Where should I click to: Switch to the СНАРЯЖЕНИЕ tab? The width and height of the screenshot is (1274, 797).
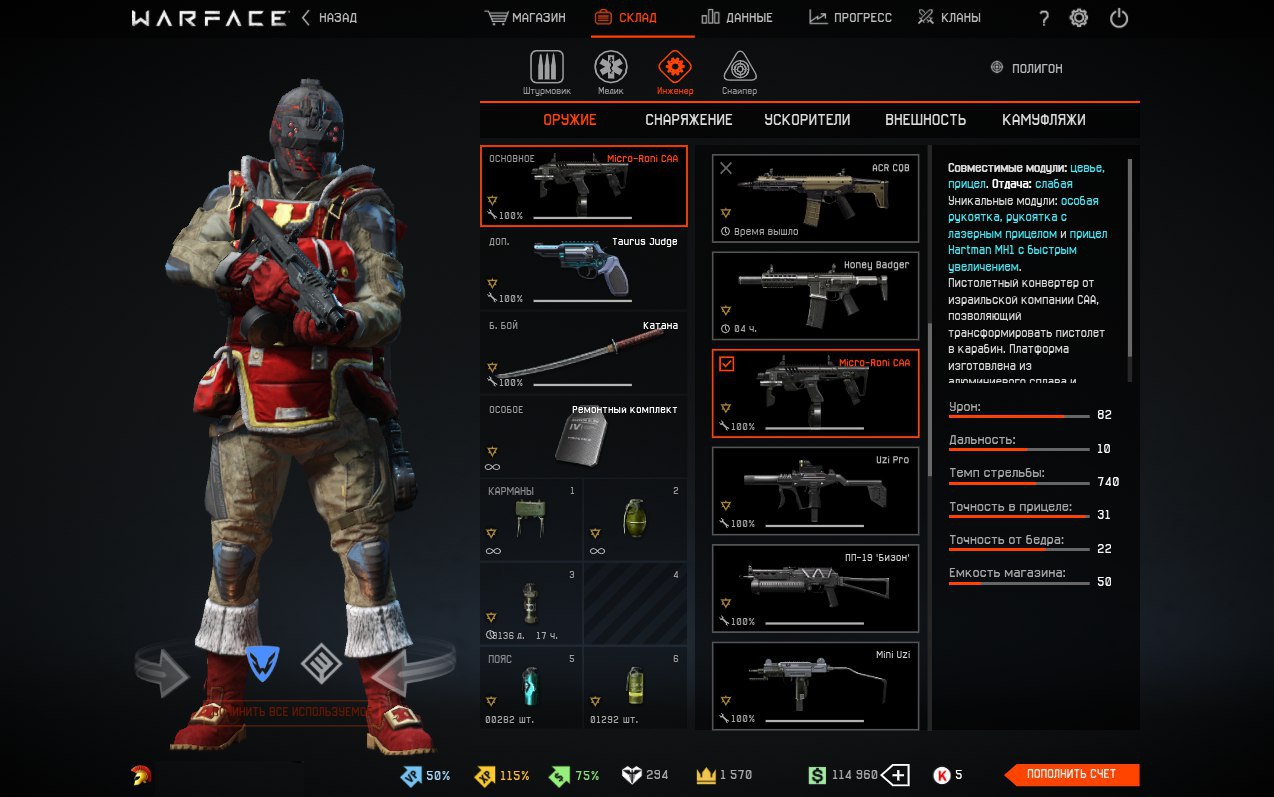point(688,120)
